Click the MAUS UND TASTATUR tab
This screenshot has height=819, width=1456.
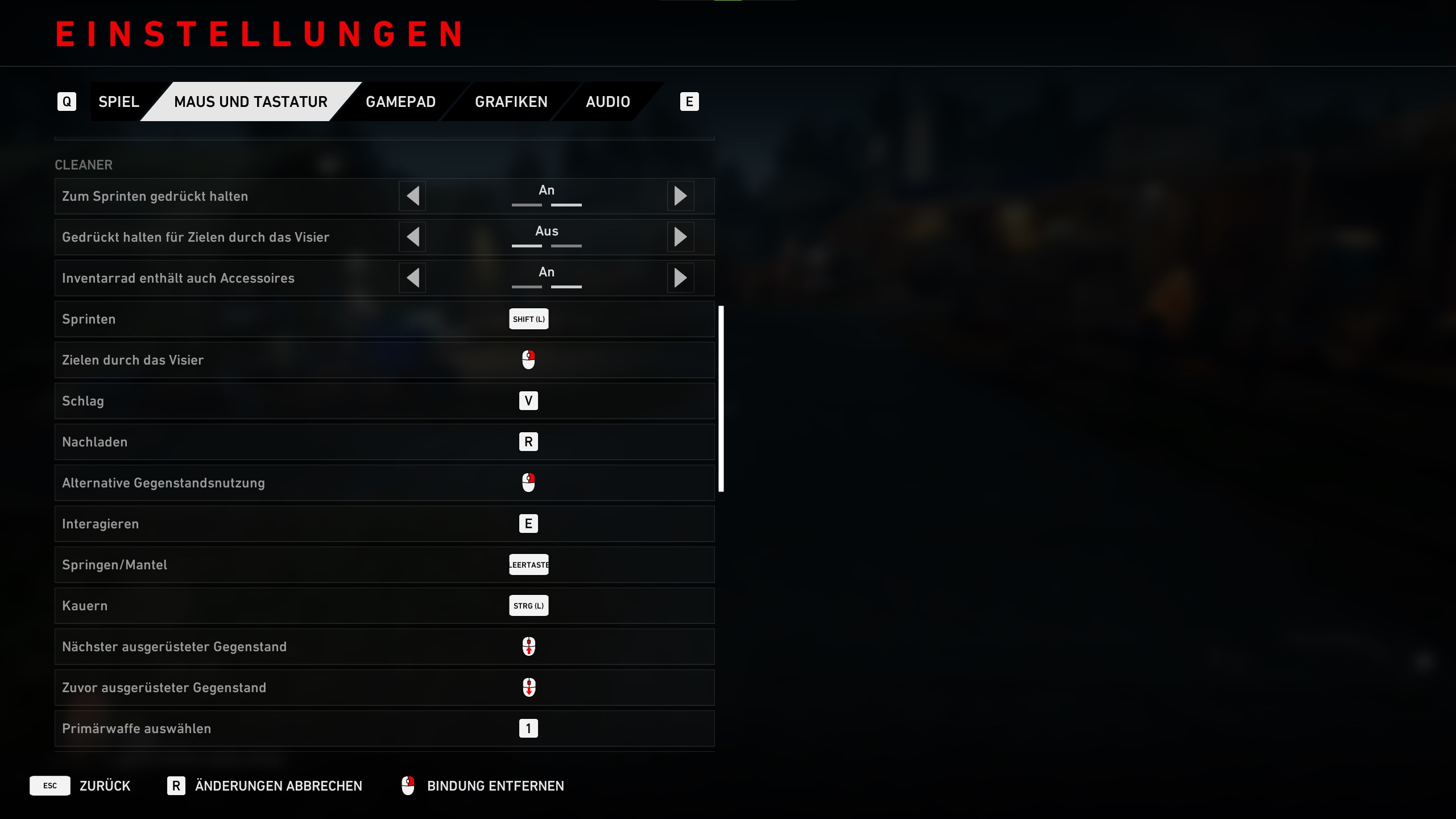coord(250,102)
